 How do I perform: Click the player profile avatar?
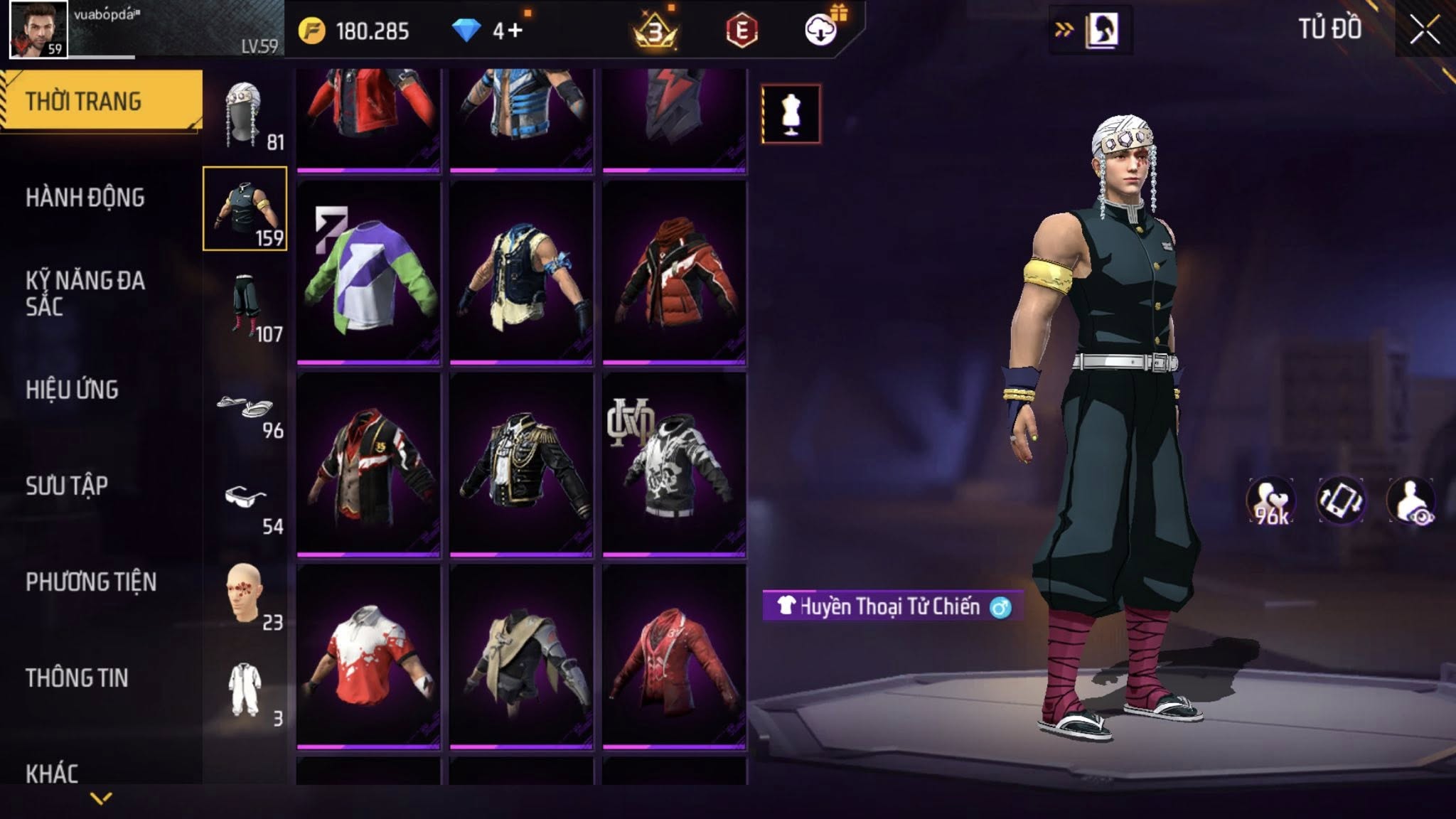[38, 29]
